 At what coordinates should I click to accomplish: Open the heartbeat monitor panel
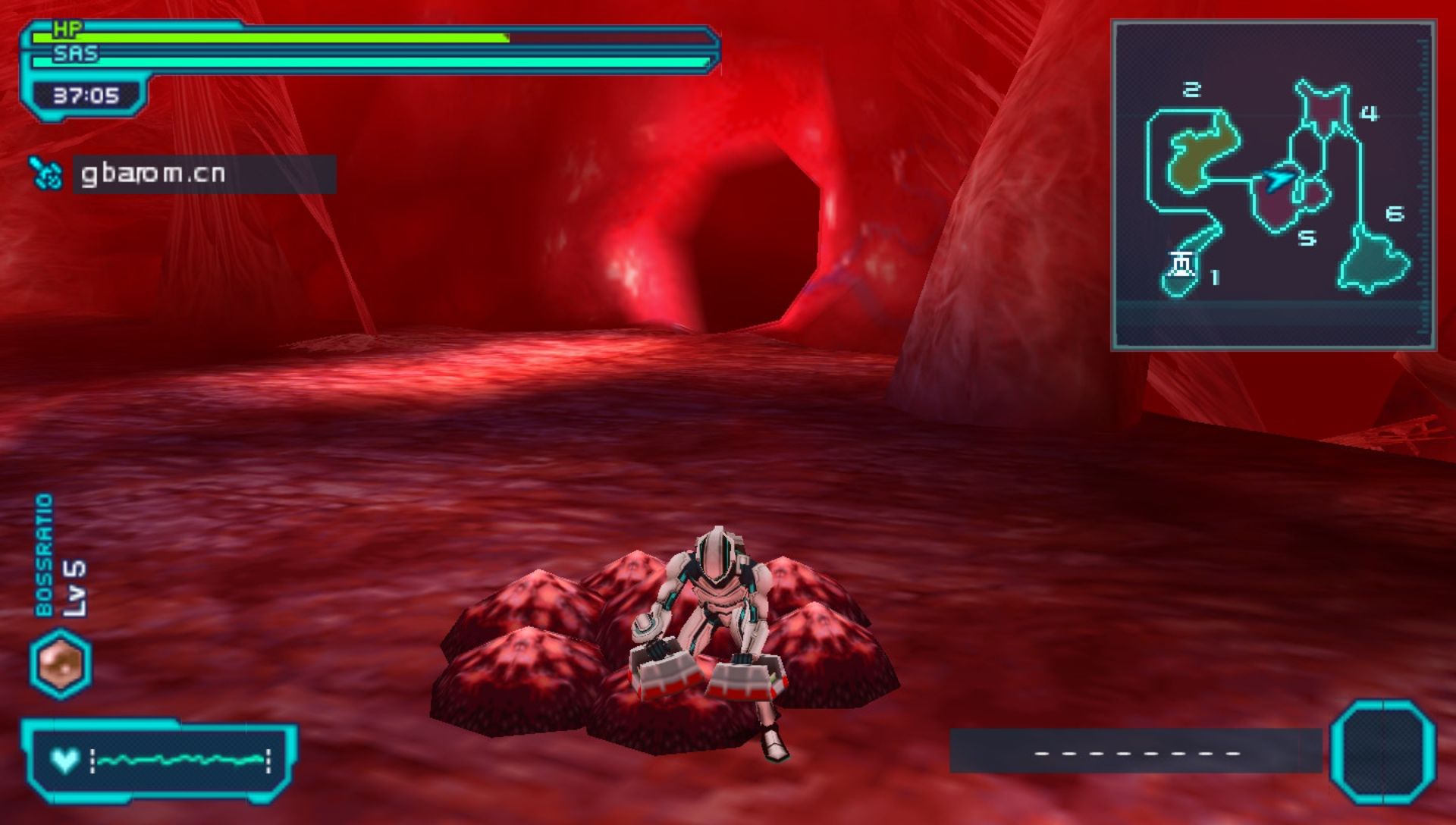pyautogui.click(x=159, y=760)
